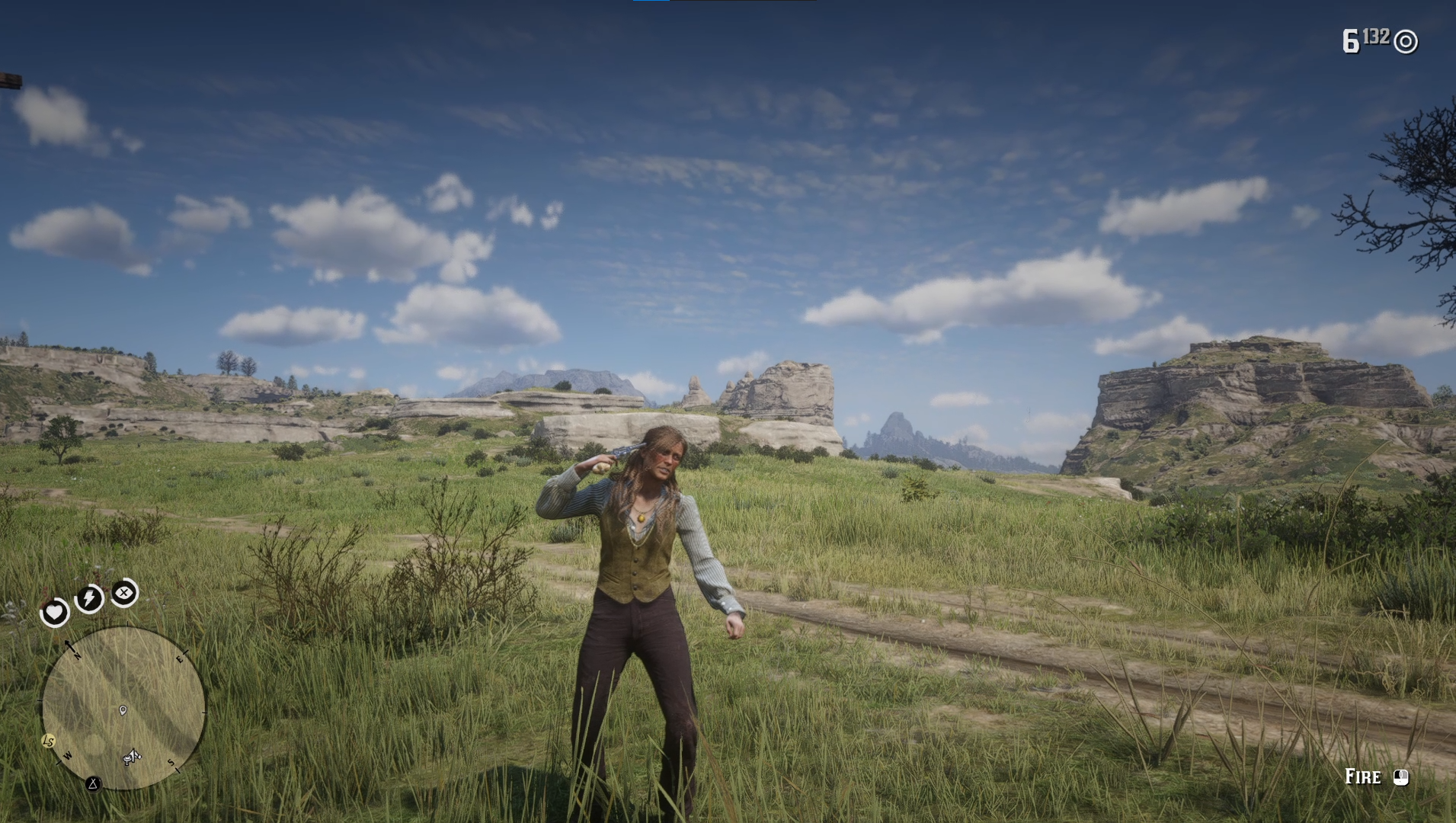Click the Dead Eye core icon
1456x823 pixels.
124,592
